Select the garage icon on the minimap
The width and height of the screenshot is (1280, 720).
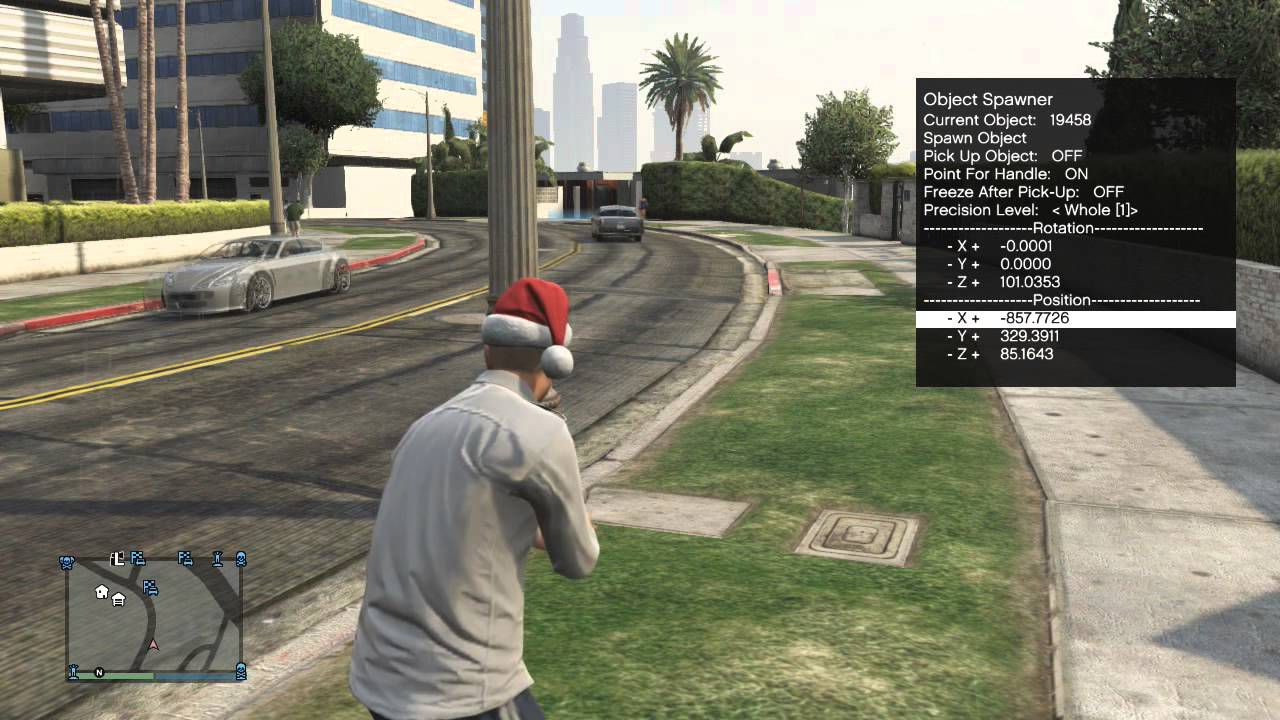[118, 599]
